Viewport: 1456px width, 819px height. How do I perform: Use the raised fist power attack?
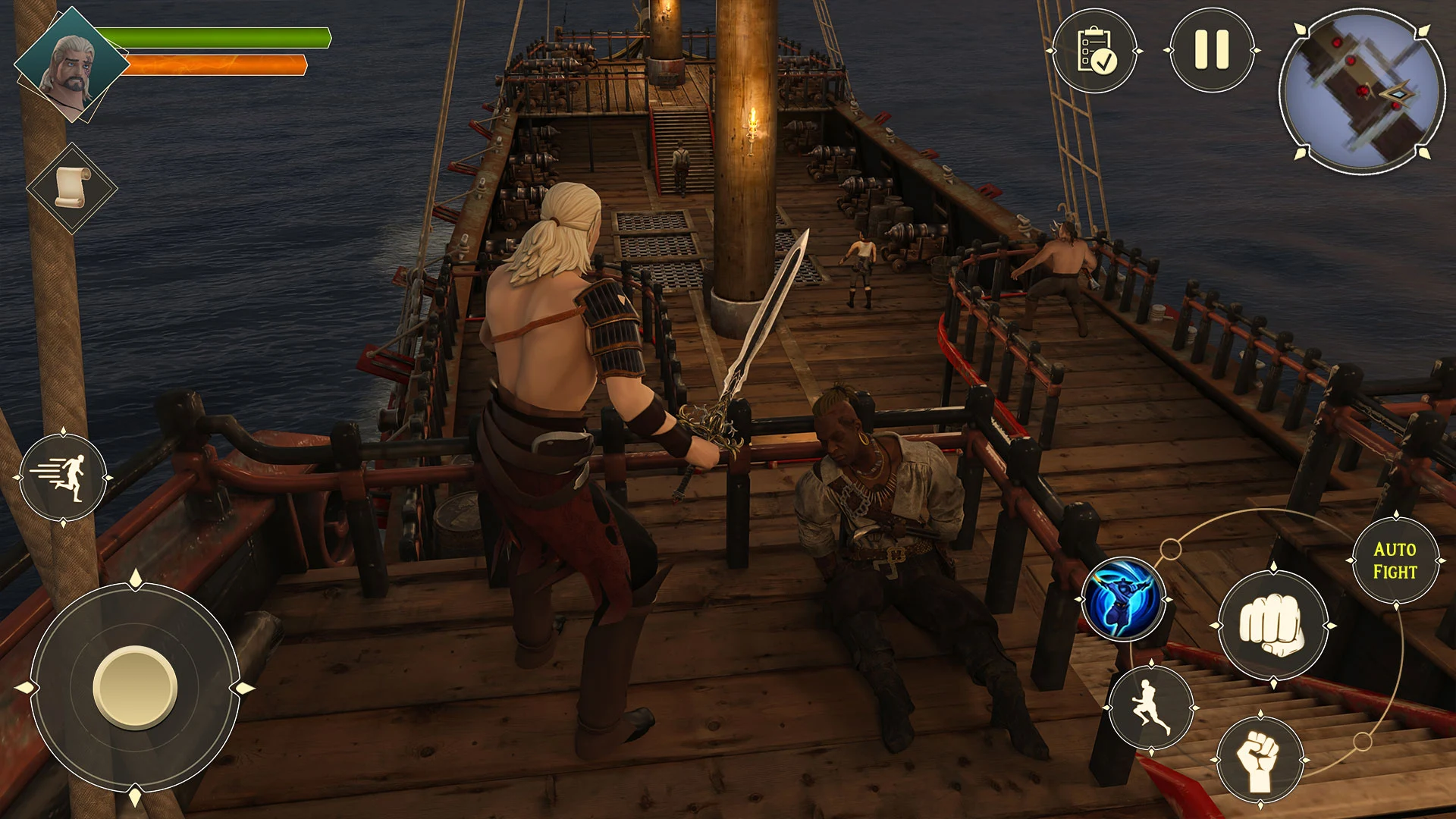[x=1260, y=760]
